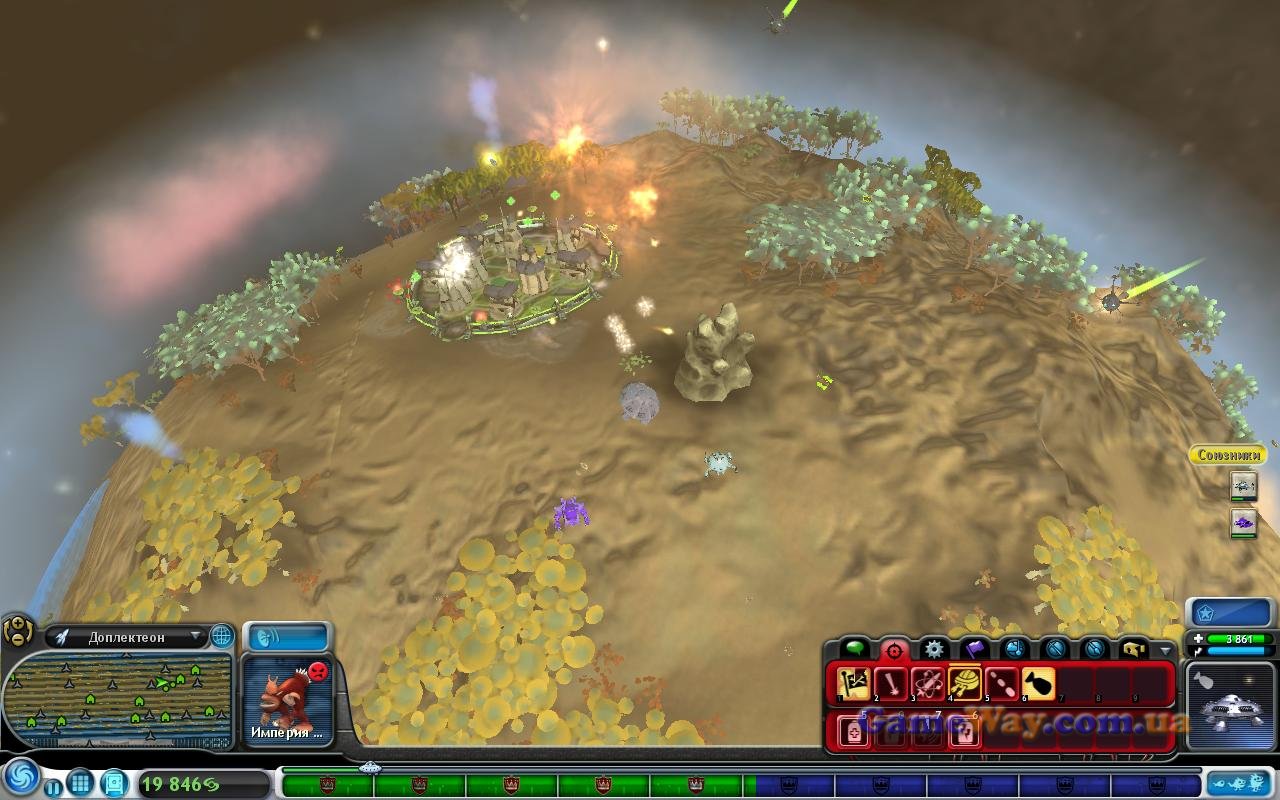Switch to the gear tools tab
1280x800 pixels.
tap(934, 650)
